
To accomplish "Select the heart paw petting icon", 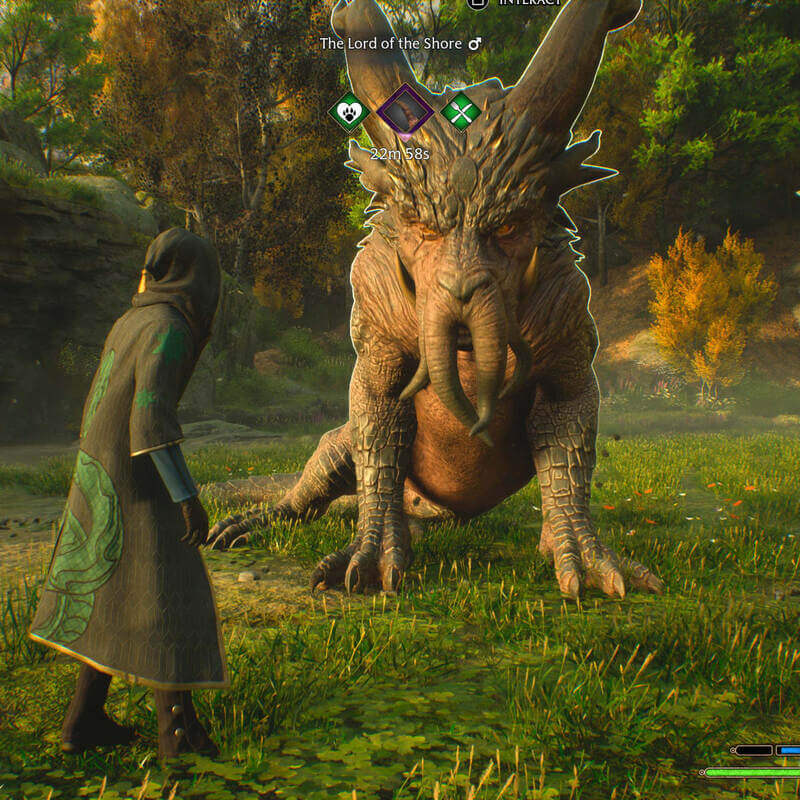I will (349, 111).
